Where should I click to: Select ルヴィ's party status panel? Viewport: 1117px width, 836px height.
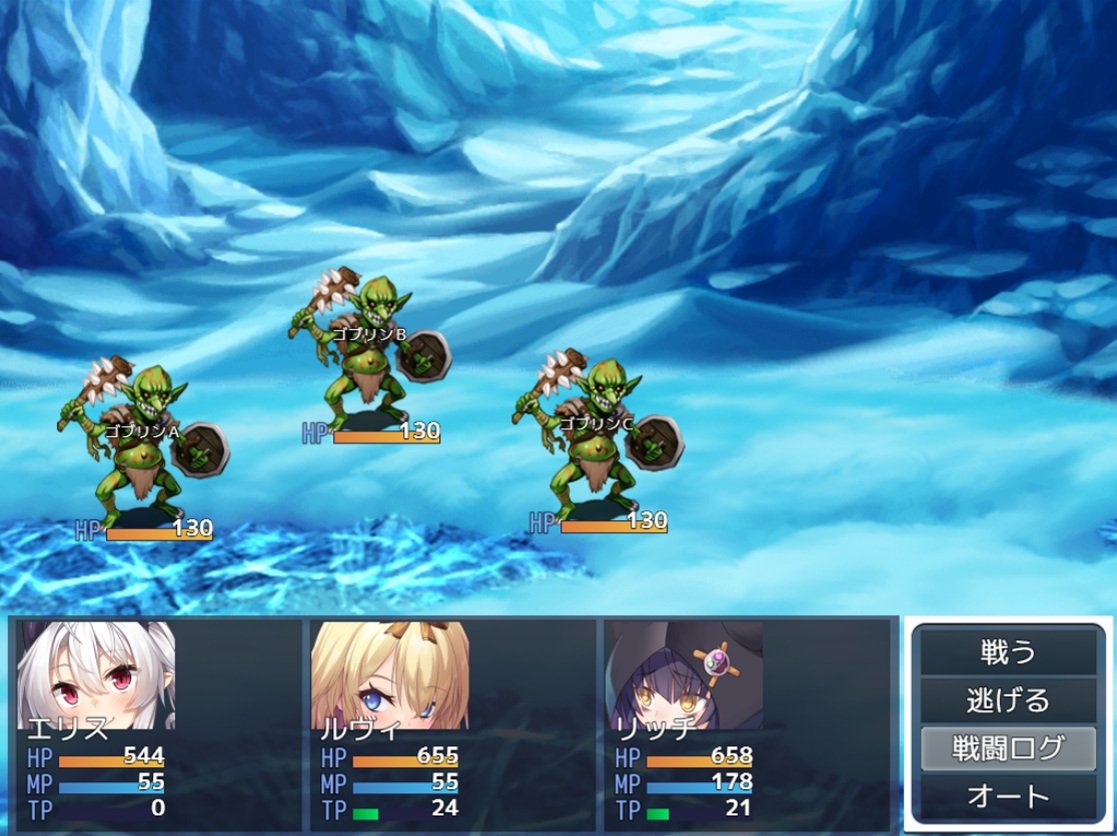[x=452, y=721]
